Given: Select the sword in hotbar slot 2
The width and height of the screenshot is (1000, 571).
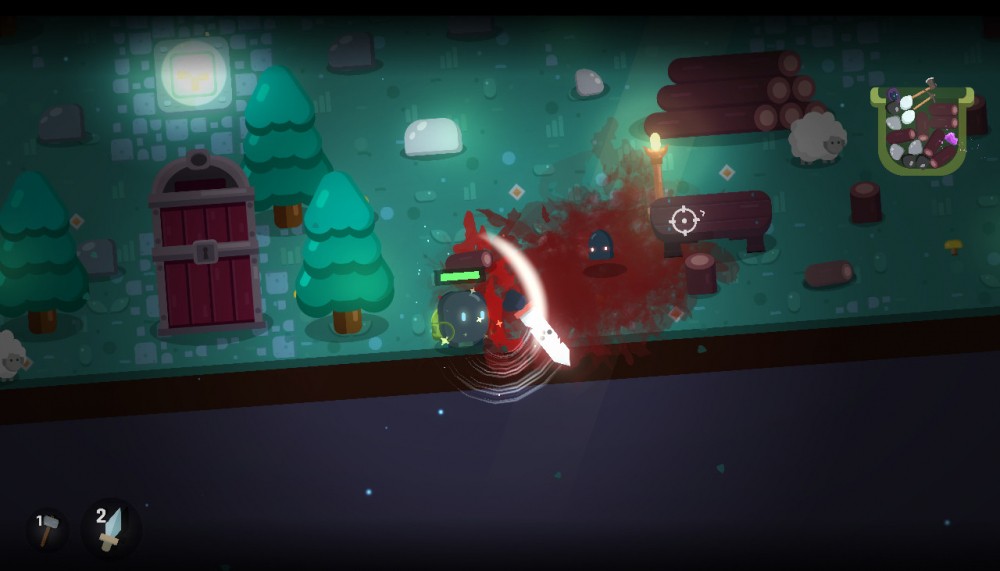Looking at the screenshot, I should point(110,528).
